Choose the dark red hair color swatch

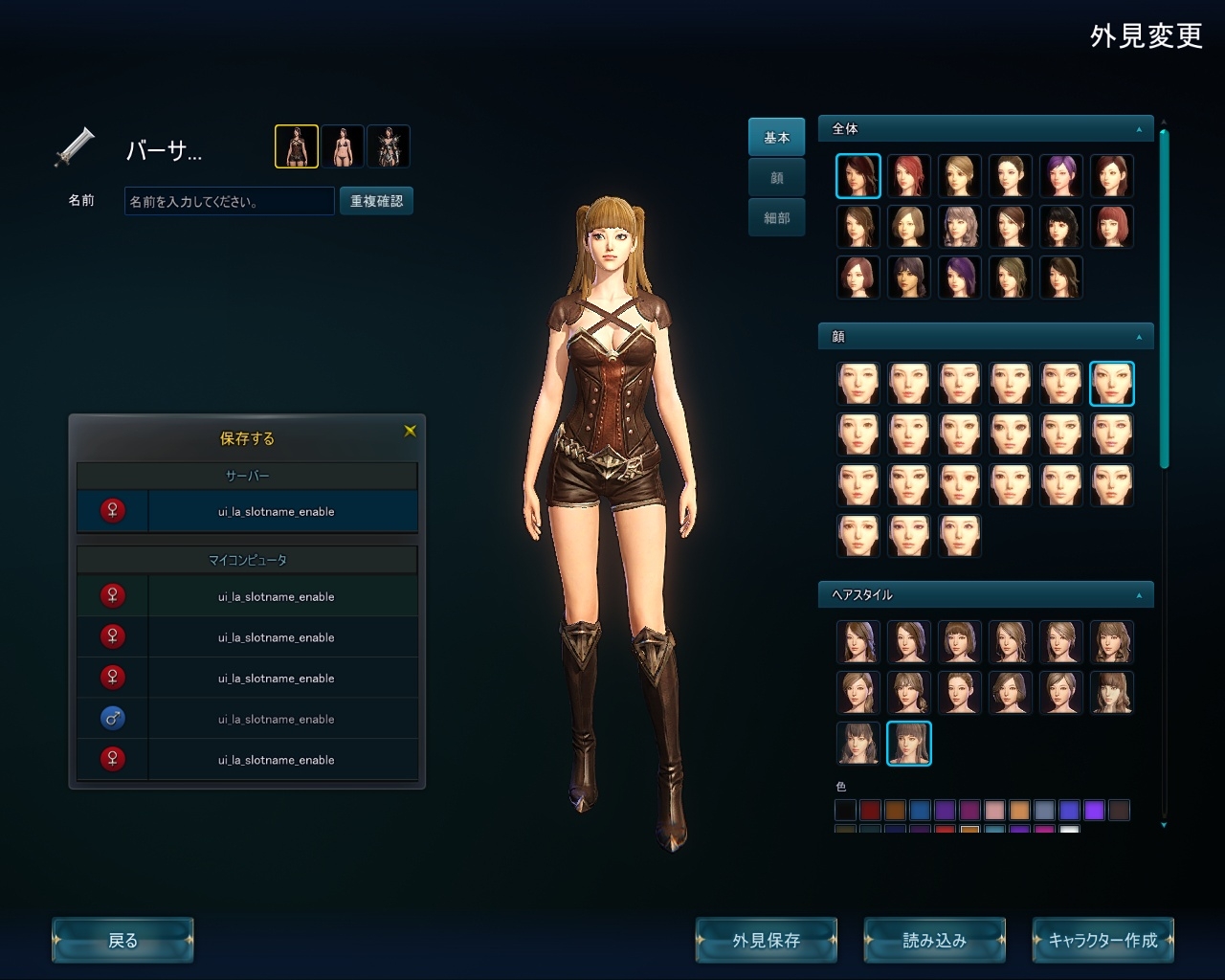870,811
